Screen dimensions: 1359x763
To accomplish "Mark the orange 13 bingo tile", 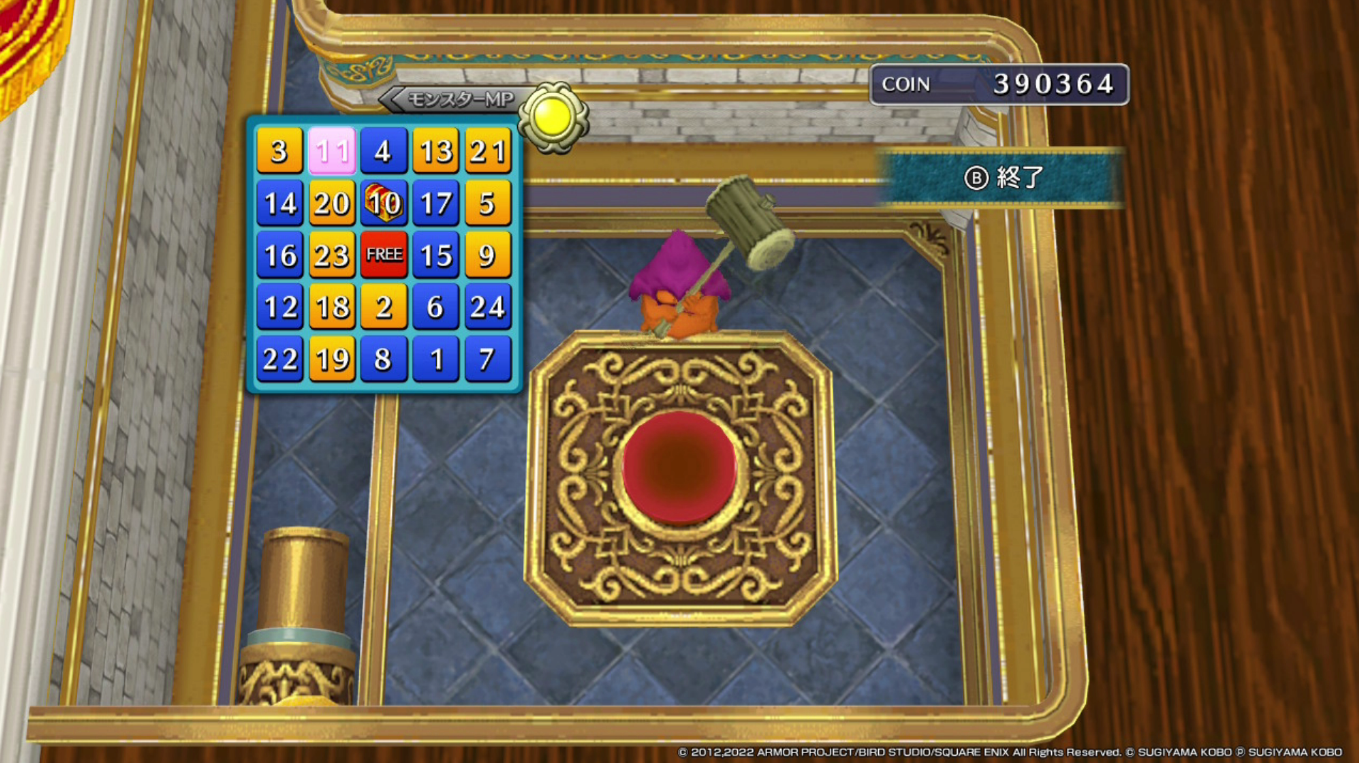I will point(435,151).
